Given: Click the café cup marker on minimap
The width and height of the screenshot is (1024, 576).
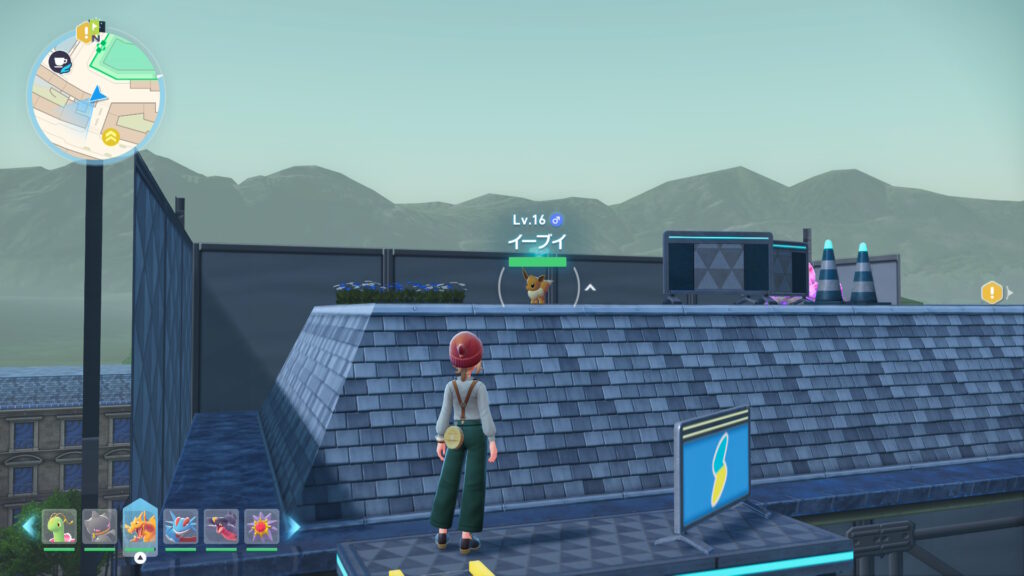Looking at the screenshot, I should (x=60, y=61).
